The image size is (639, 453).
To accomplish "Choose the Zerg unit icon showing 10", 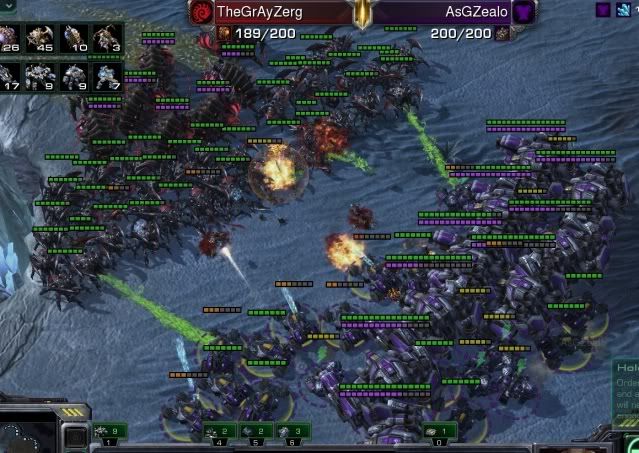I will [76, 40].
